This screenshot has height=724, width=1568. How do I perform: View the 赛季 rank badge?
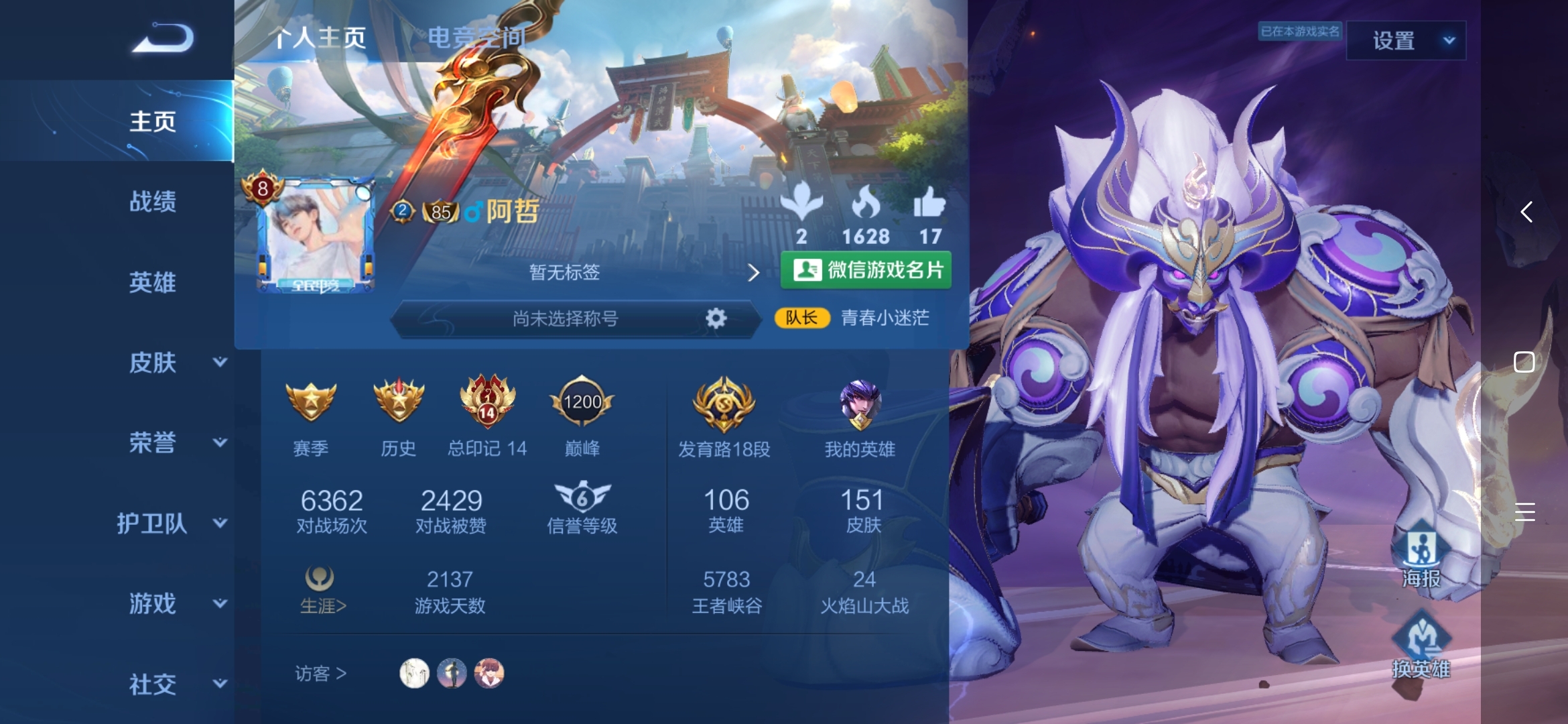tap(311, 402)
